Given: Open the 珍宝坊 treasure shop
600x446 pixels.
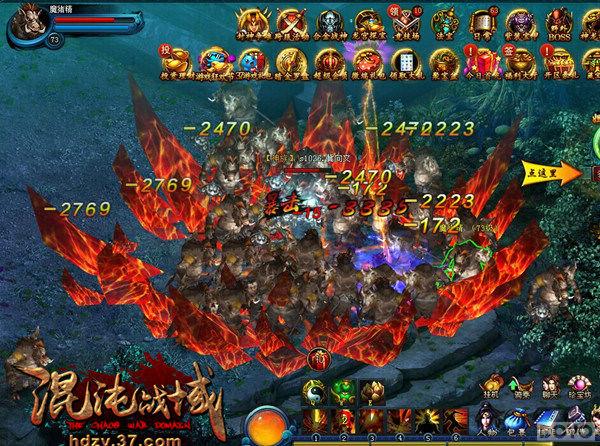Looking at the screenshot, I should [x=577, y=385].
